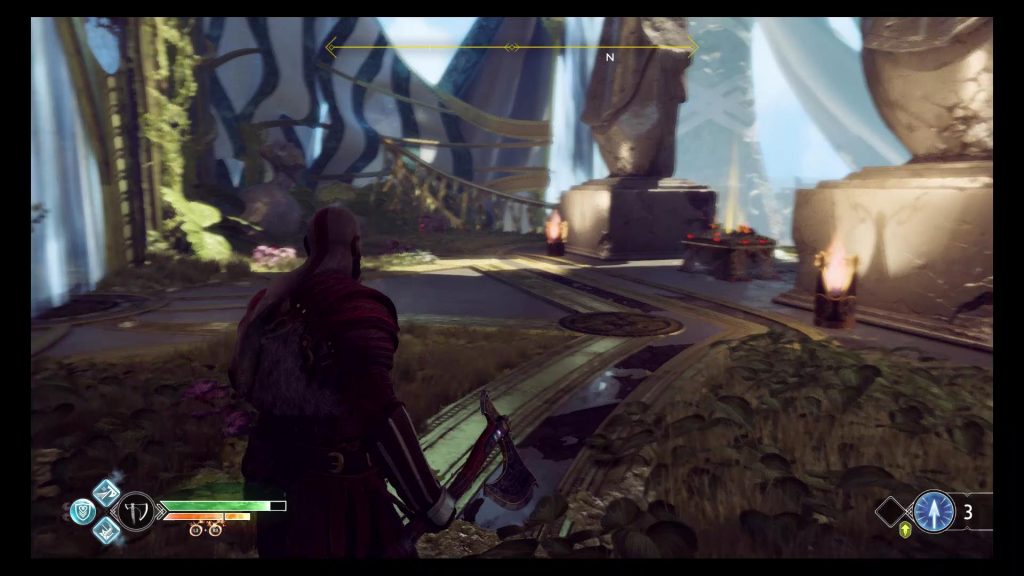The height and width of the screenshot is (576, 1024).
Task: Select the small yellow-green up-arrow badge
Action: (906, 530)
